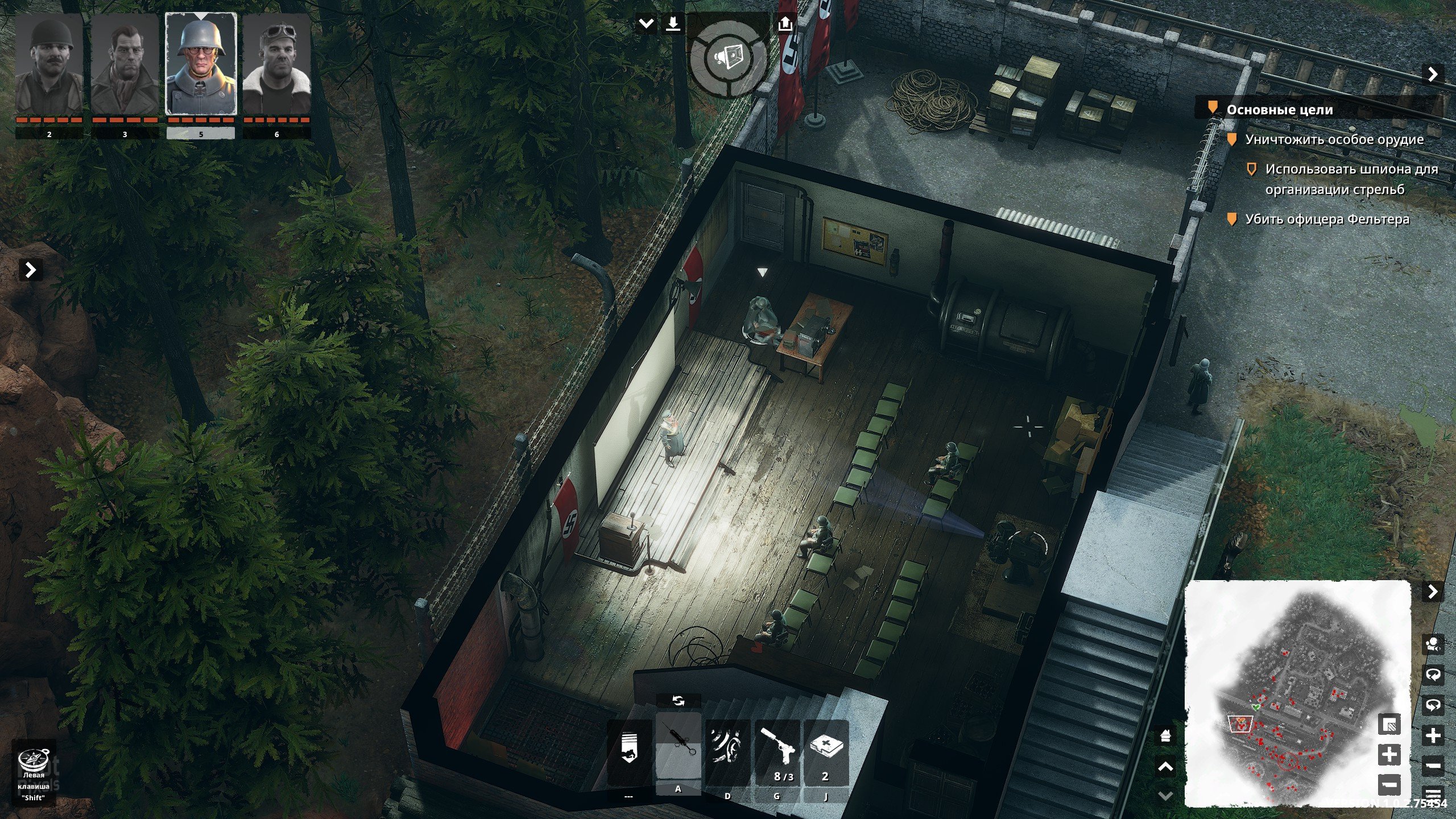Quick save with the download arrow button

pos(673,24)
